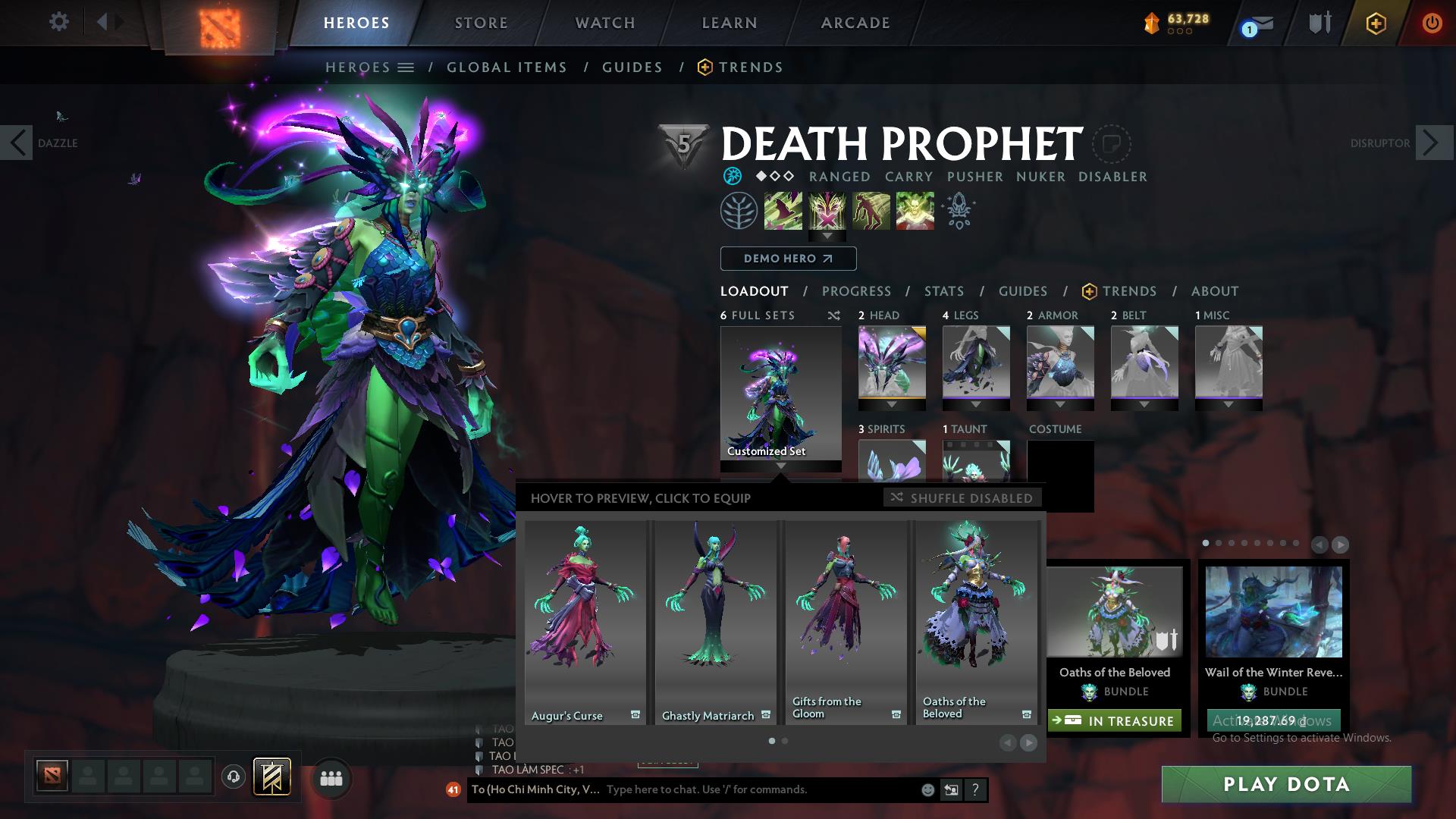The height and width of the screenshot is (819, 1456).
Task: Select the Silence ability icon
Action: pos(827,211)
